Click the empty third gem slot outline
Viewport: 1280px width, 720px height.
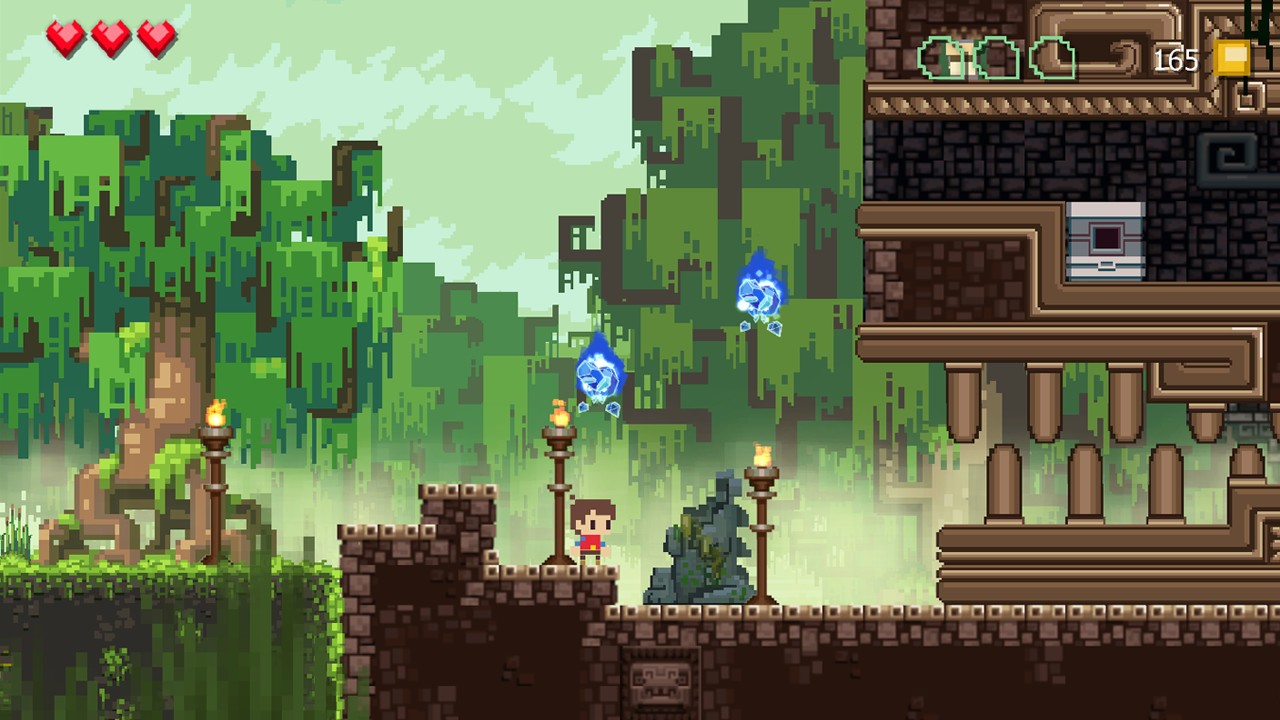[x=1052, y=58]
